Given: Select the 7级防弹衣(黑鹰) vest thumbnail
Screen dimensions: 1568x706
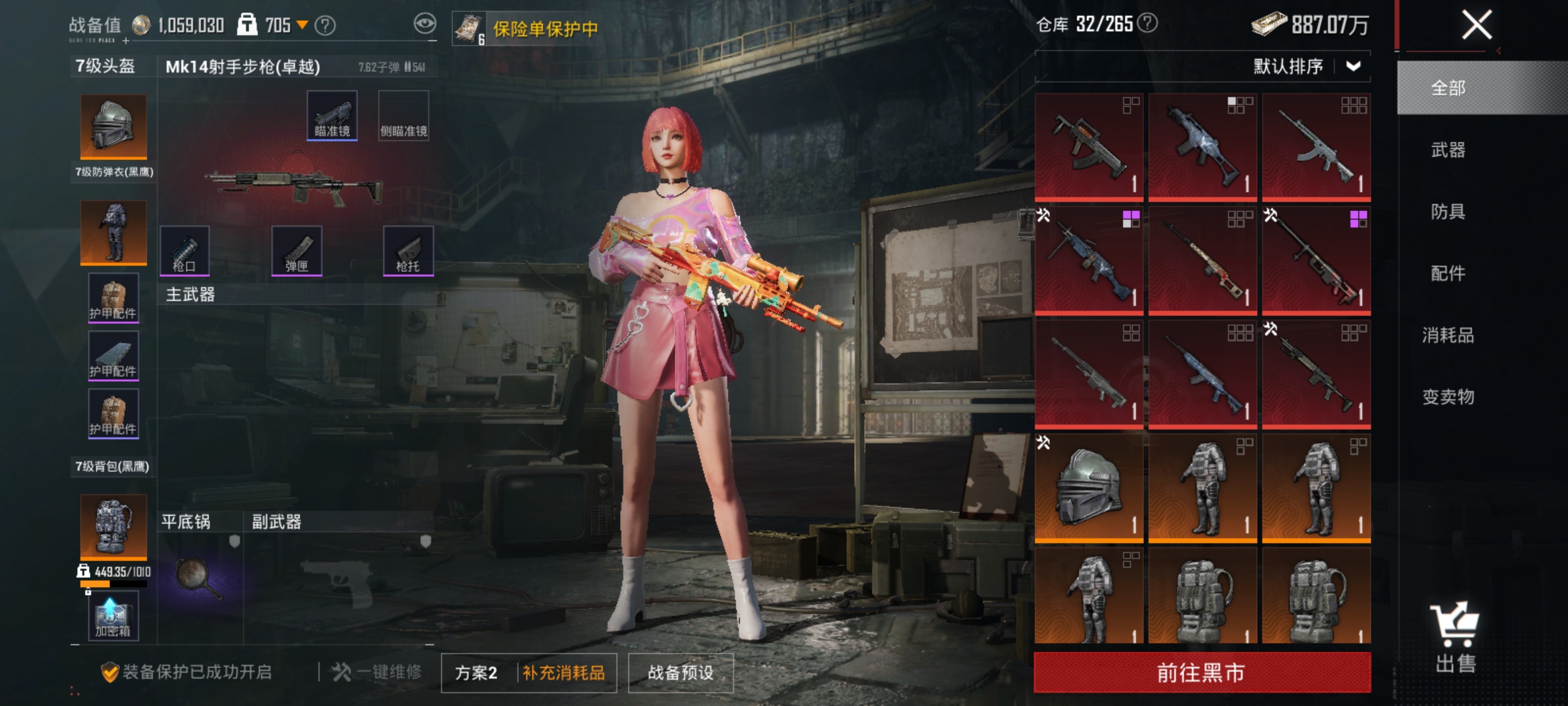Looking at the screenshot, I should pyautogui.click(x=112, y=232).
